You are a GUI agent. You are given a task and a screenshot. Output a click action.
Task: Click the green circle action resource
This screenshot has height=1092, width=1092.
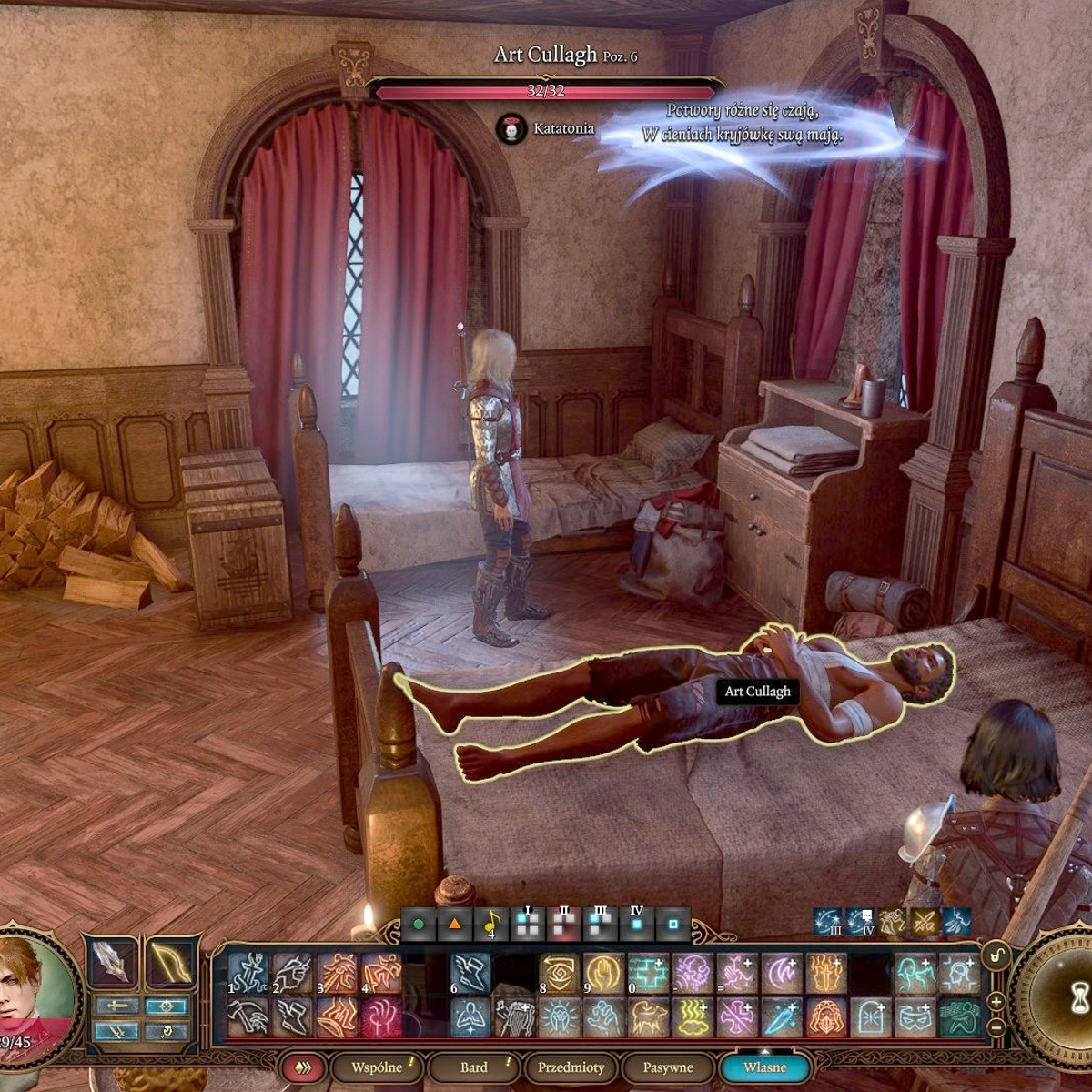[419, 925]
